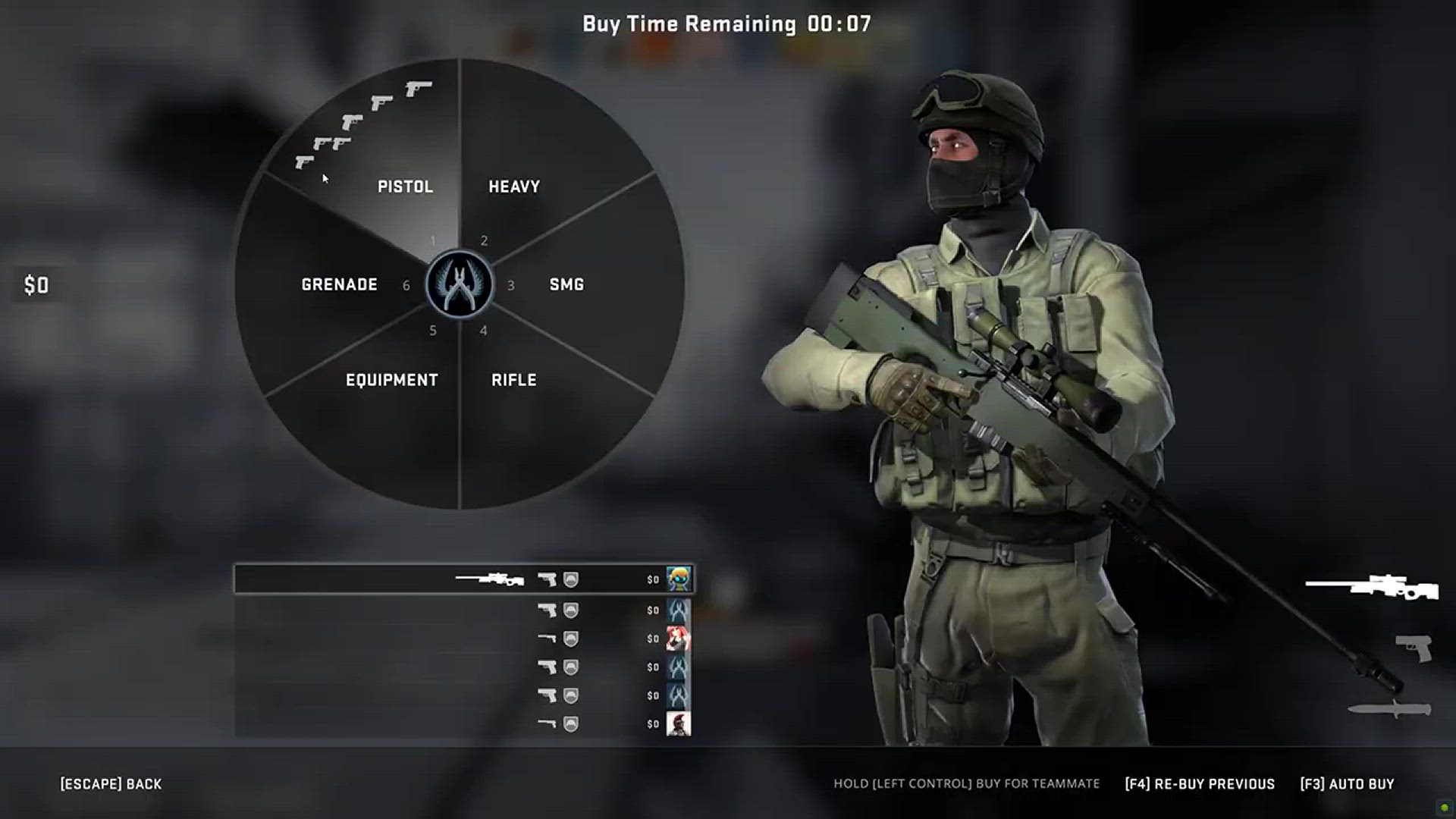This screenshot has width=1456, height=819.
Task: Open the Rifle buy section
Action: [x=513, y=380]
